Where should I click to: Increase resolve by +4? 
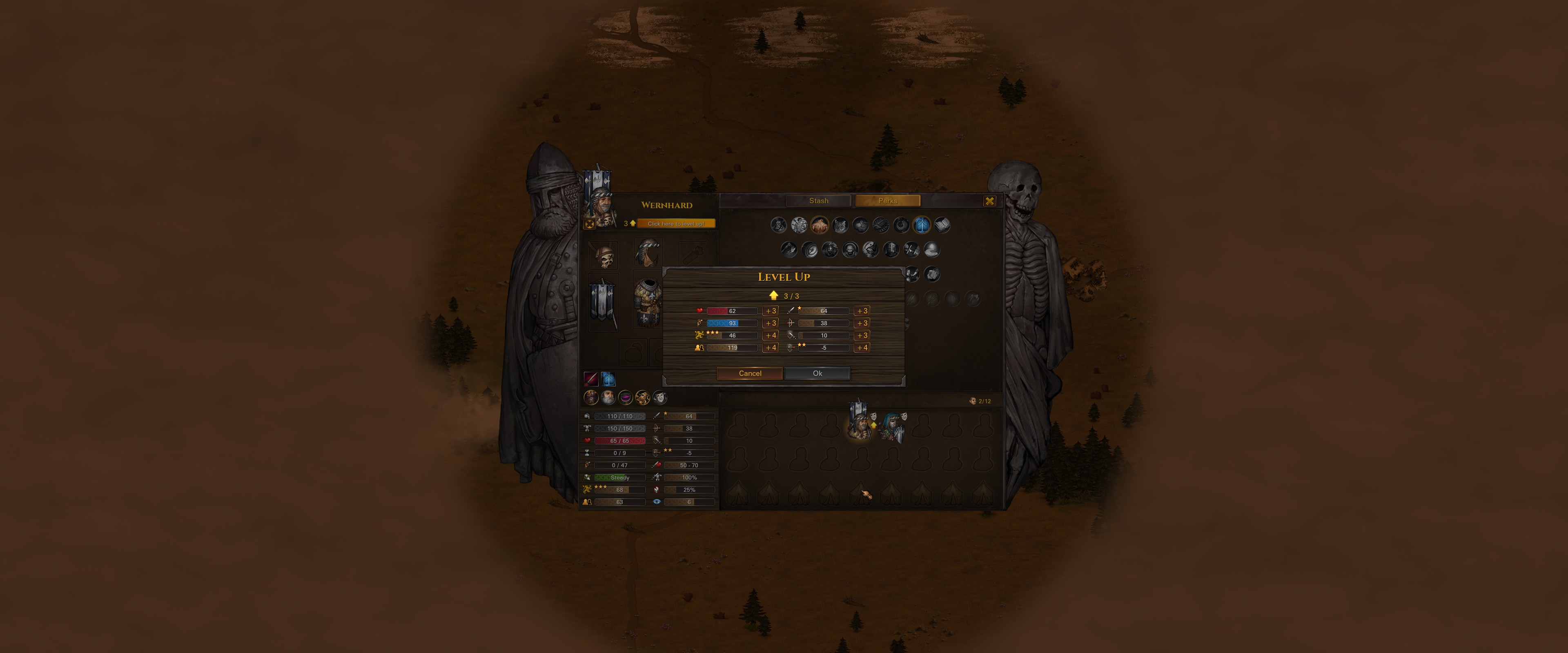tap(770, 335)
